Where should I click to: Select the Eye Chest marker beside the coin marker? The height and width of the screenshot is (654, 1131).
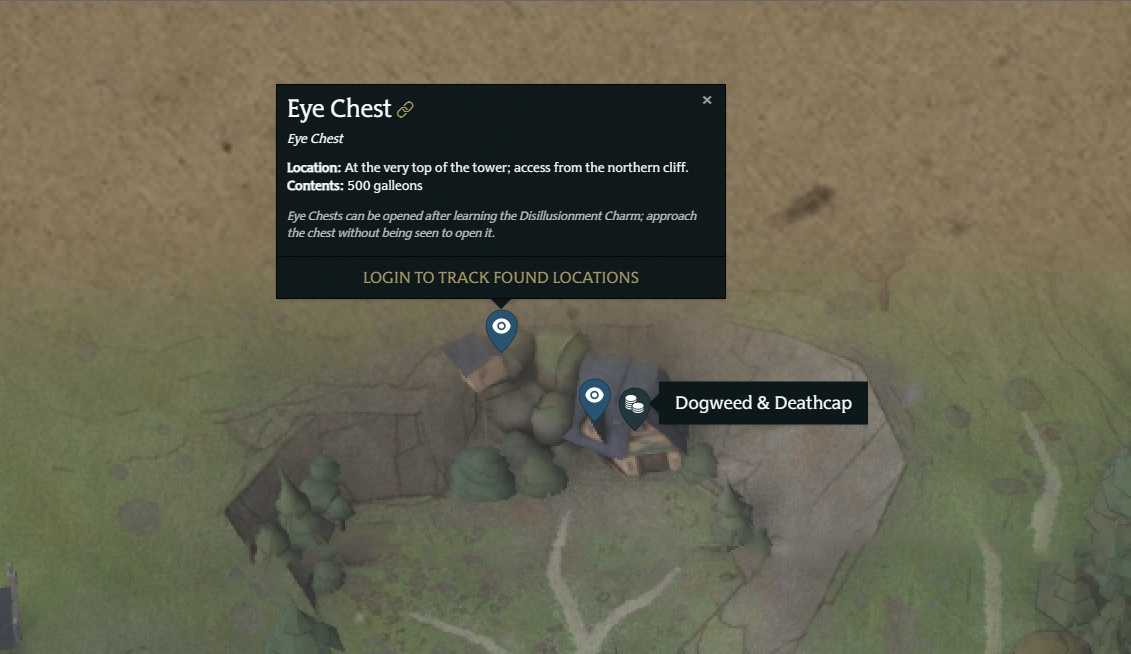coord(594,397)
